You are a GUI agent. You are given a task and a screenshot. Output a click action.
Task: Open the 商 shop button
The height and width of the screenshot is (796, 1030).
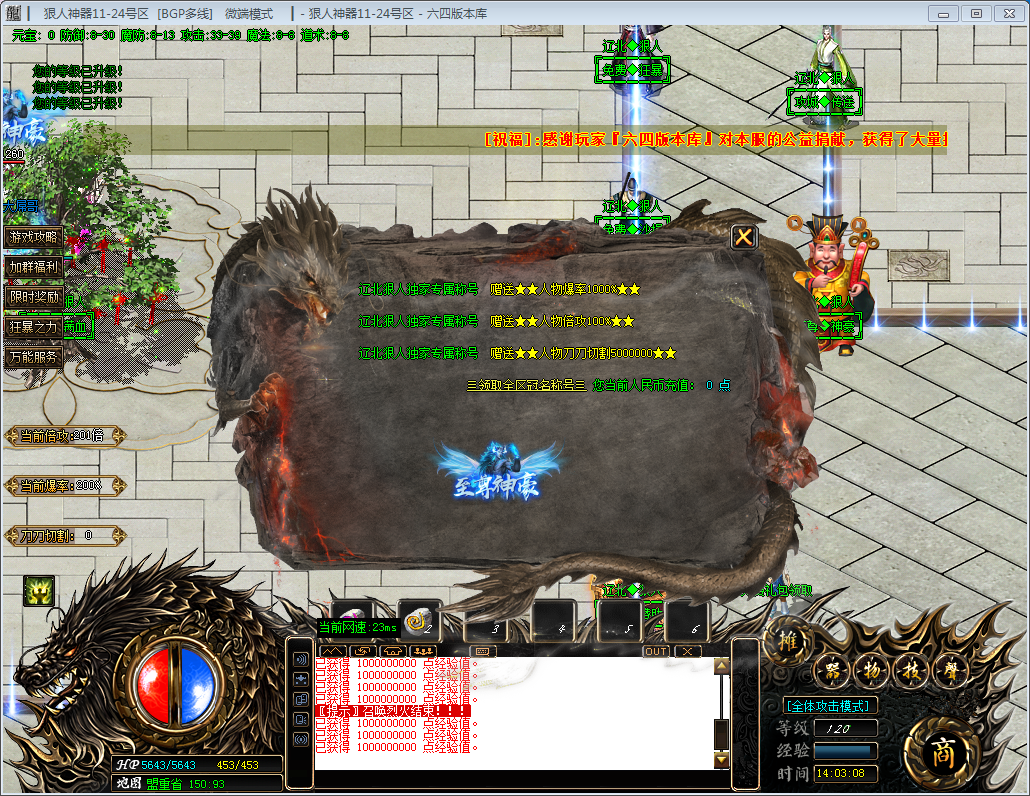[941, 752]
